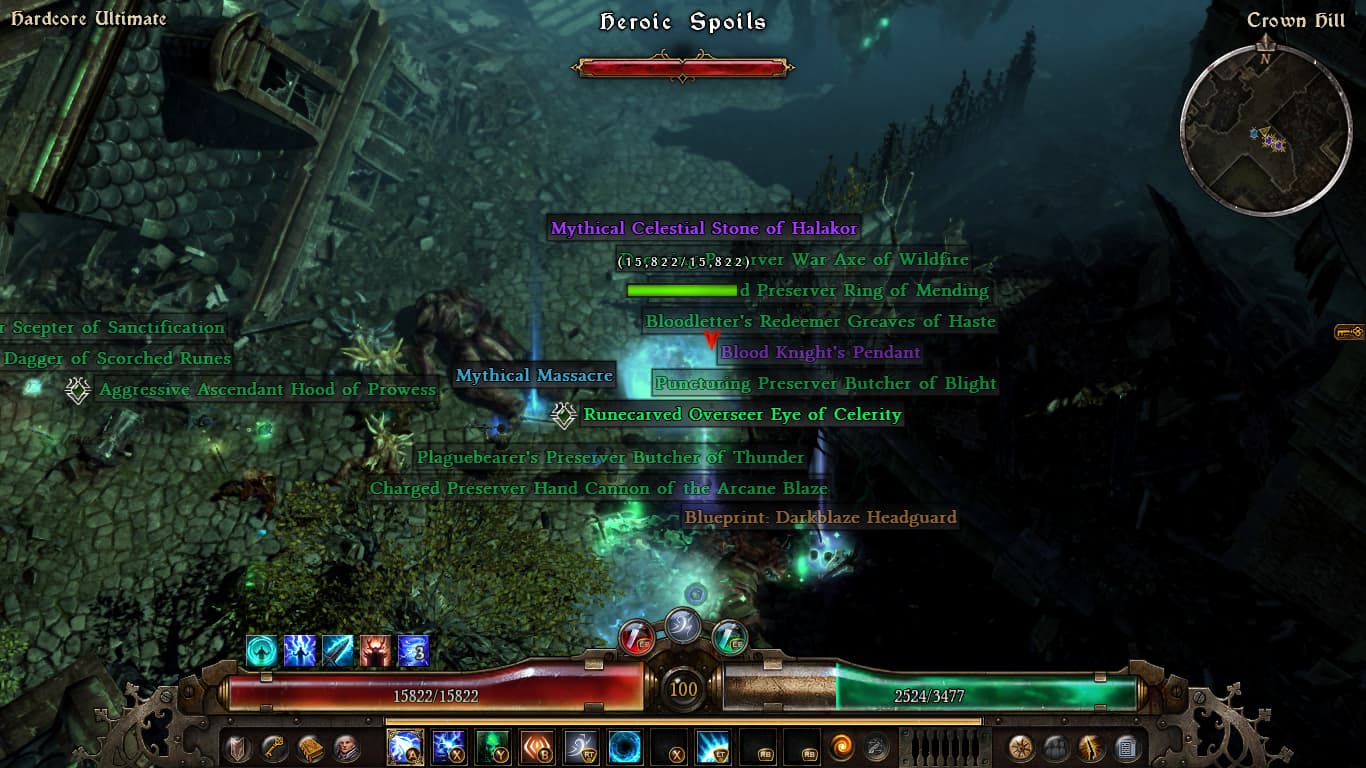
Task: Show the multiplayer group button
Action: point(1057,747)
